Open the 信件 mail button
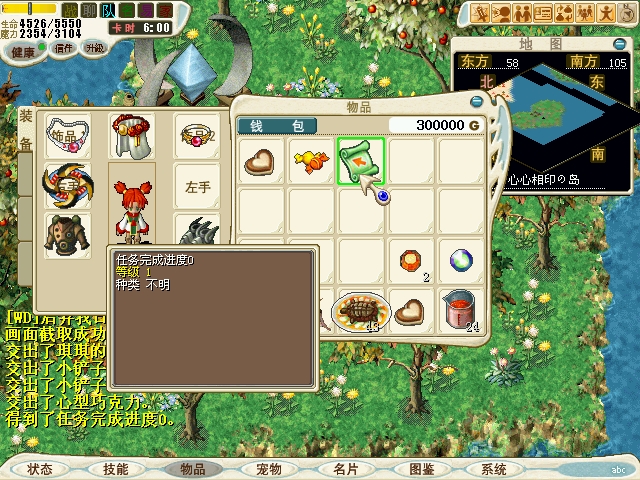640x480 pixels. (64, 48)
